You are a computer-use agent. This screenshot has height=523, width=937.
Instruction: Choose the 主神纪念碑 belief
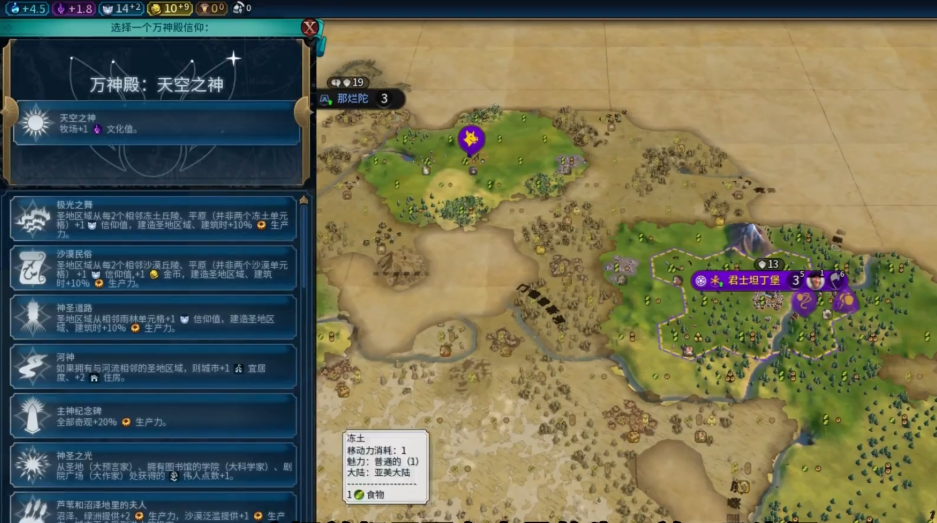point(153,416)
